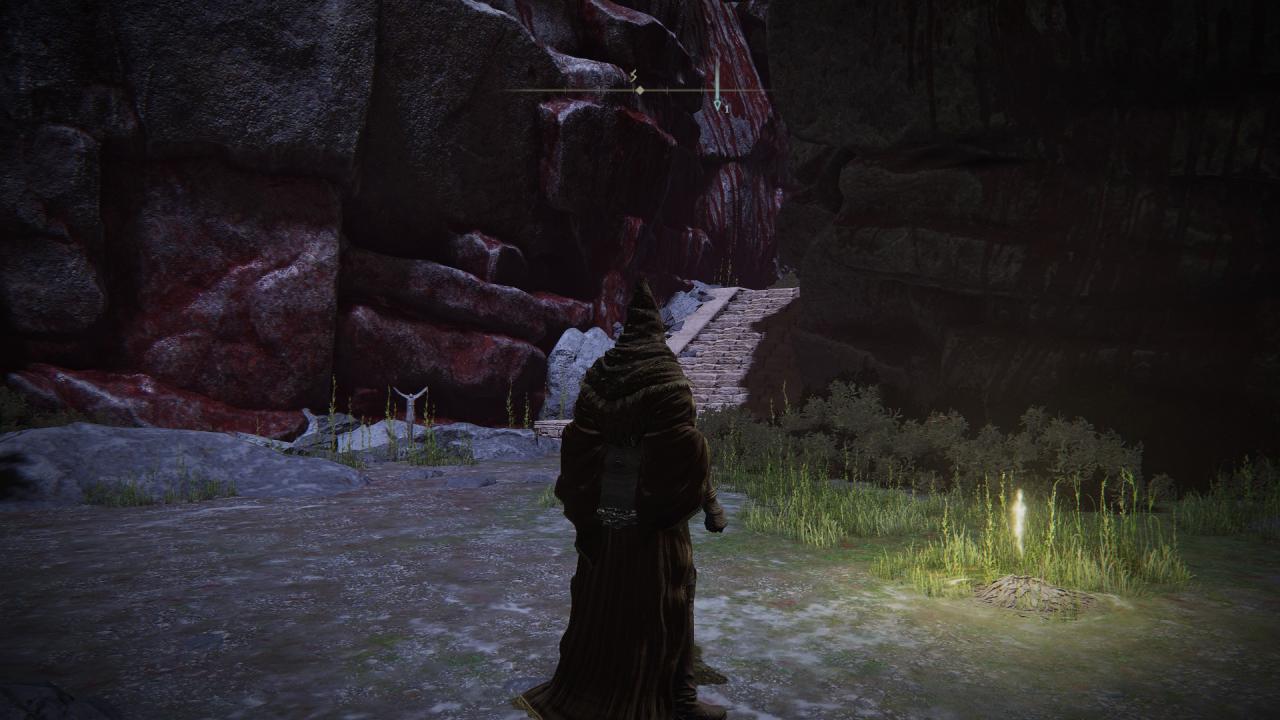Image resolution: width=1280 pixels, height=720 pixels.
Task: Select the south diamond marker on the compass
Action: (x=639, y=90)
